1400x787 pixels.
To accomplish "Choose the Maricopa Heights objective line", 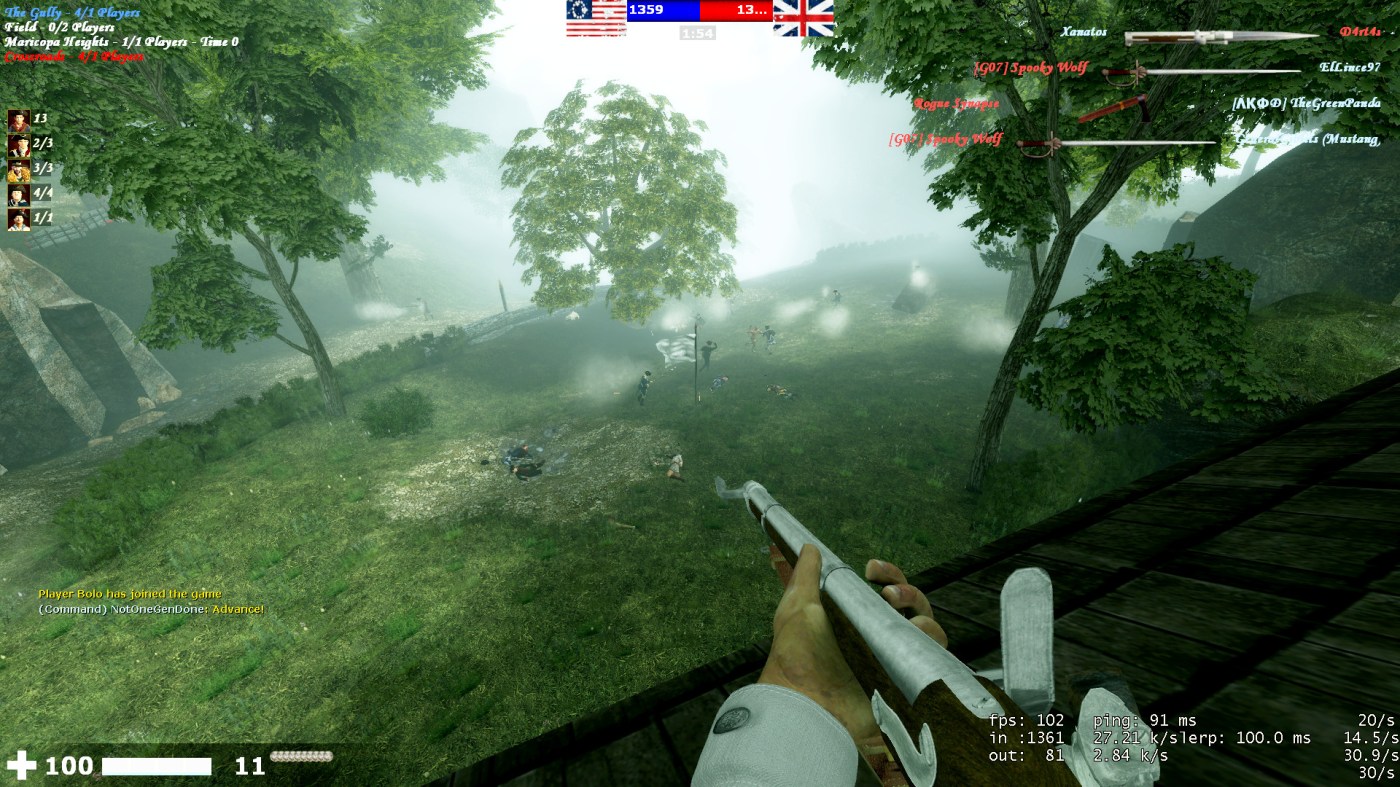I will pyautogui.click(x=120, y=42).
